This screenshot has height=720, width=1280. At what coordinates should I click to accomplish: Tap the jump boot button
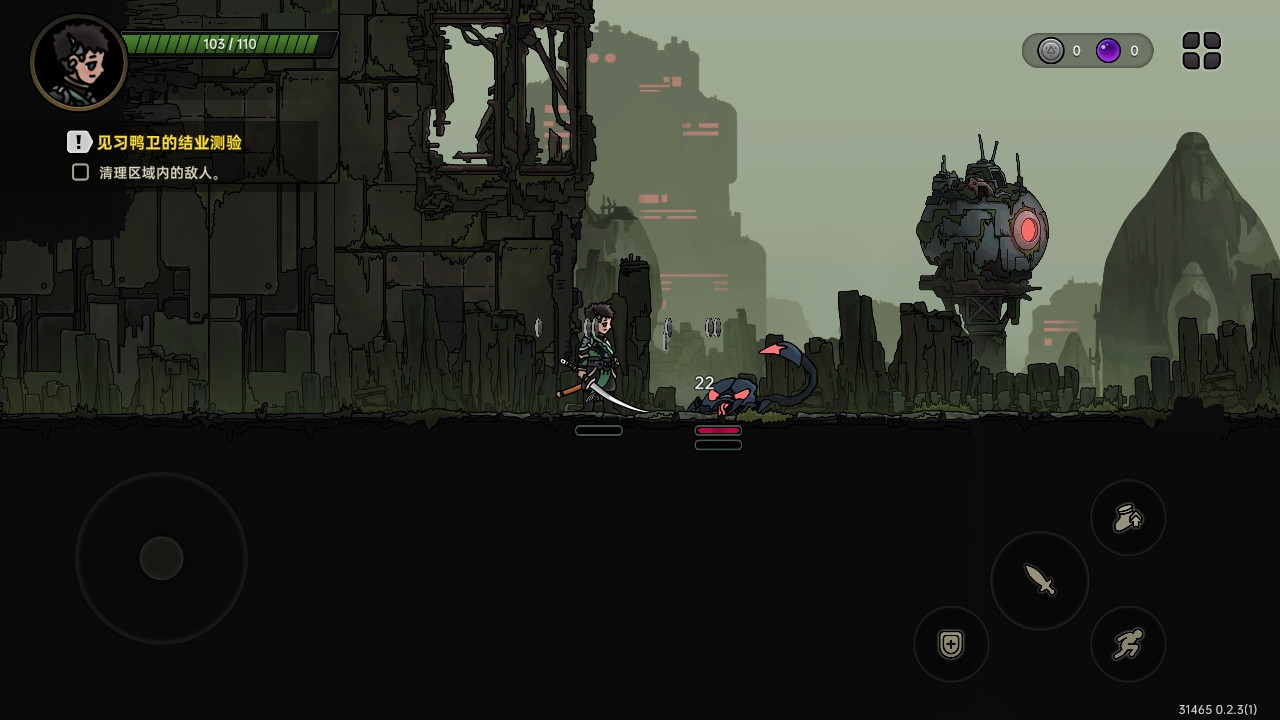(1128, 518)
